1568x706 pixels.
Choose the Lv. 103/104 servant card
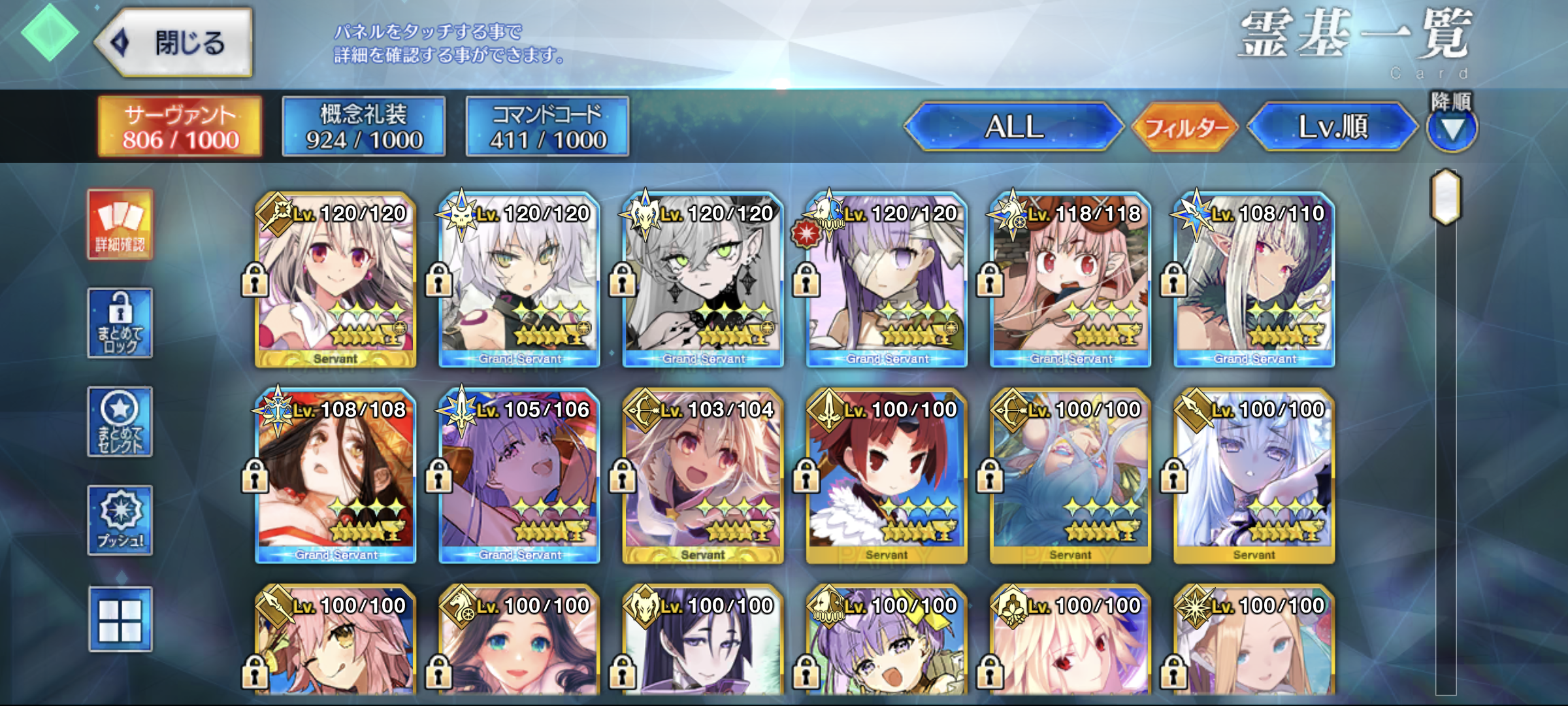pos(703,476)
